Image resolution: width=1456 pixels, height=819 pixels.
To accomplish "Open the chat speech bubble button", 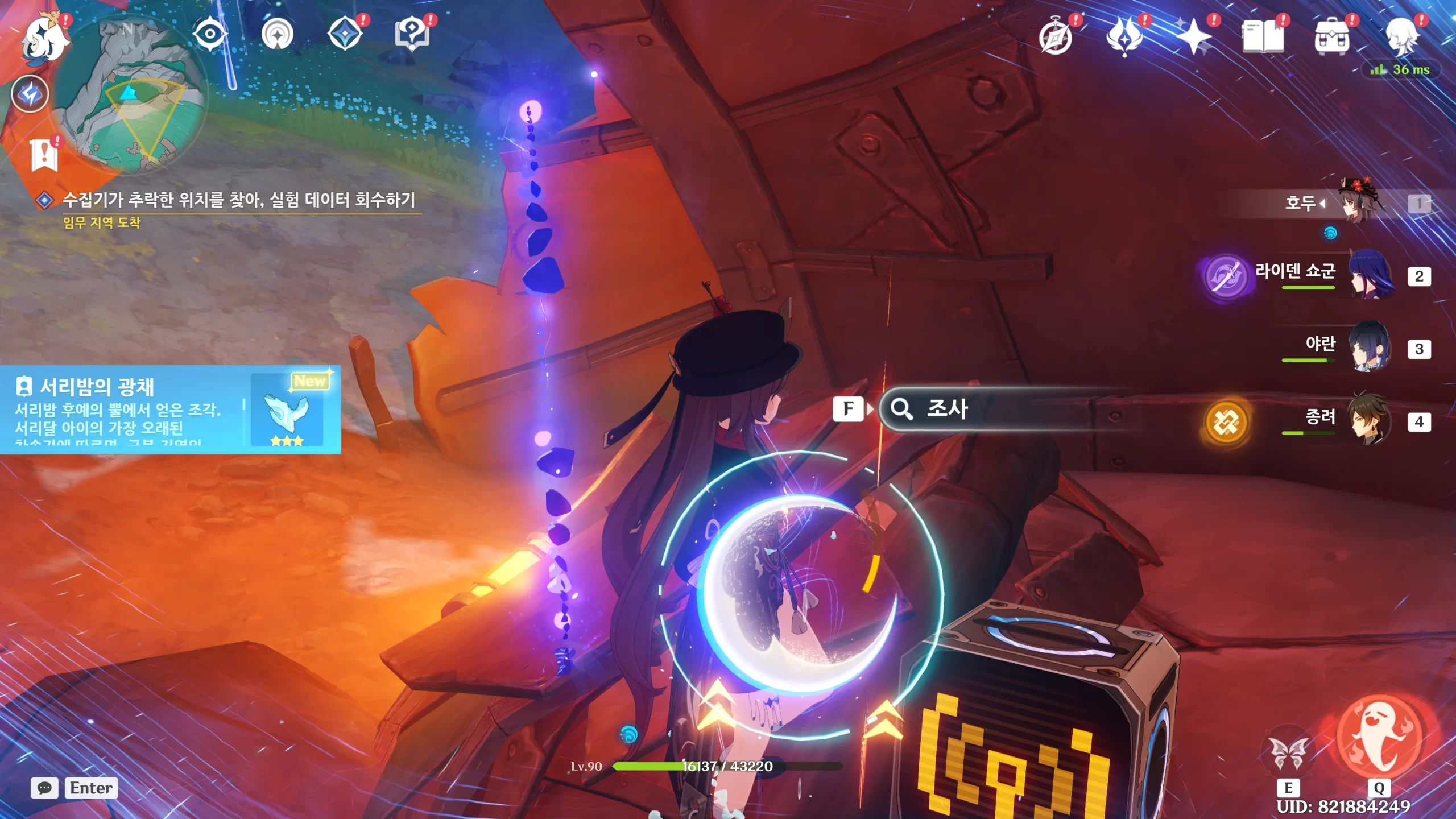I will [x=44, y=788].
